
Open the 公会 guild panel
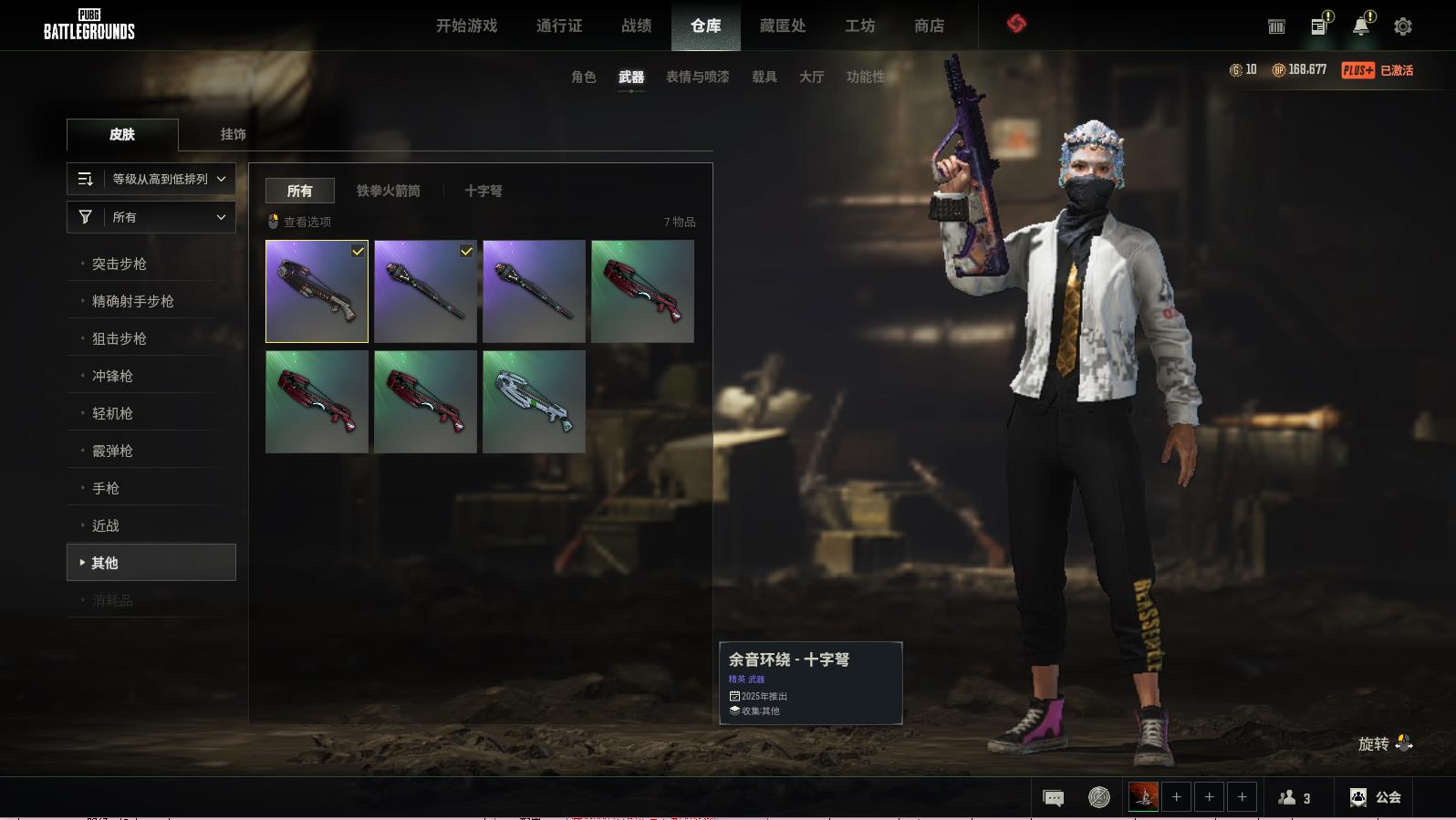click(1376, 797)
